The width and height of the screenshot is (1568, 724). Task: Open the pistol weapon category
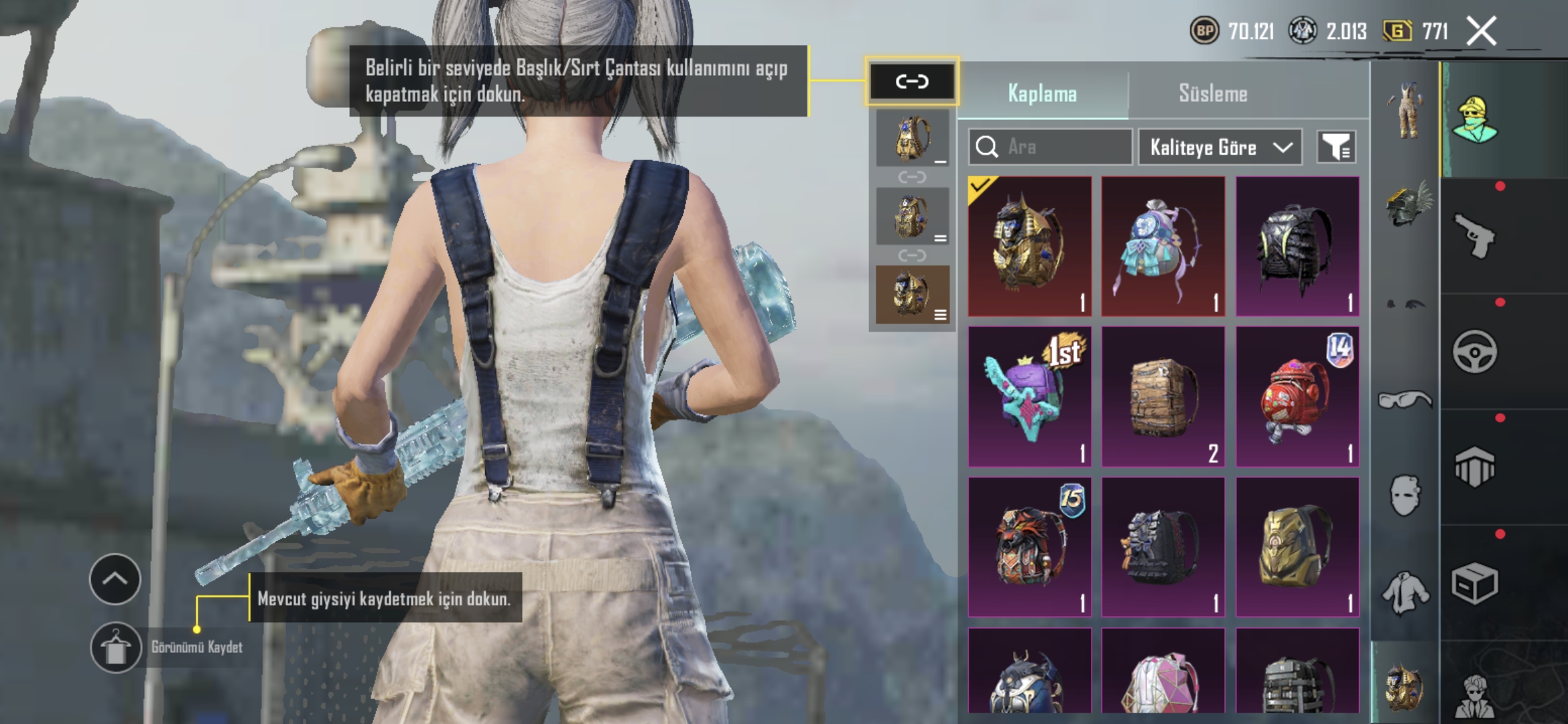click(1474, 236)
